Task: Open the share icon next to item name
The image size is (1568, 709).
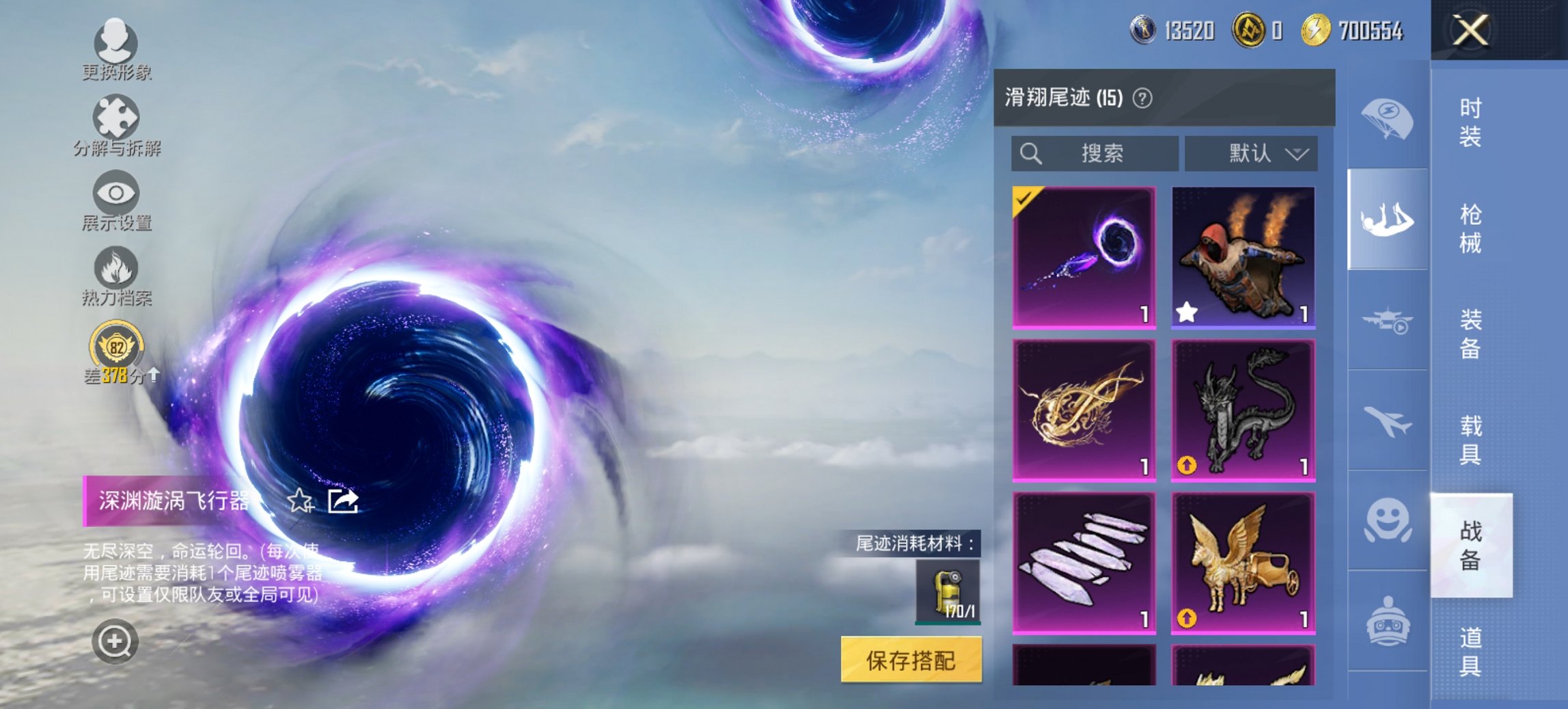Action: [x=344, y=501]
